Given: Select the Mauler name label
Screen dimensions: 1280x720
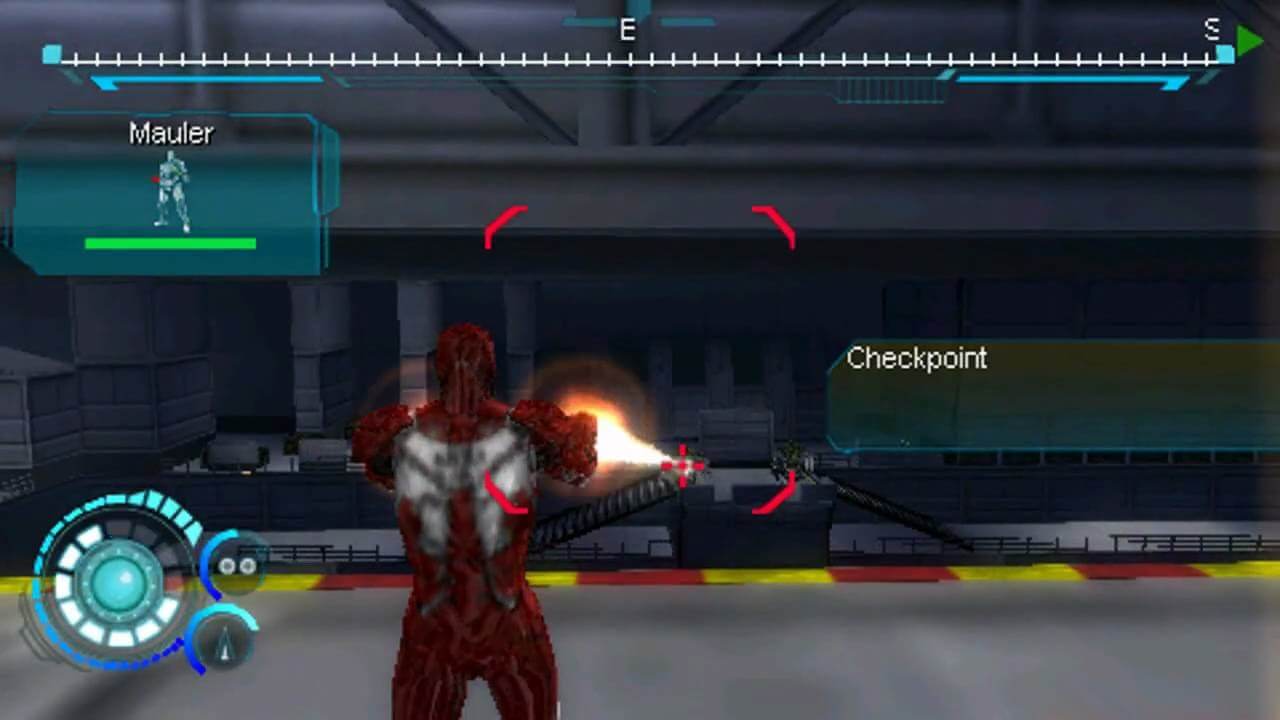Looking at the screenshot, I should pos(170,133).
